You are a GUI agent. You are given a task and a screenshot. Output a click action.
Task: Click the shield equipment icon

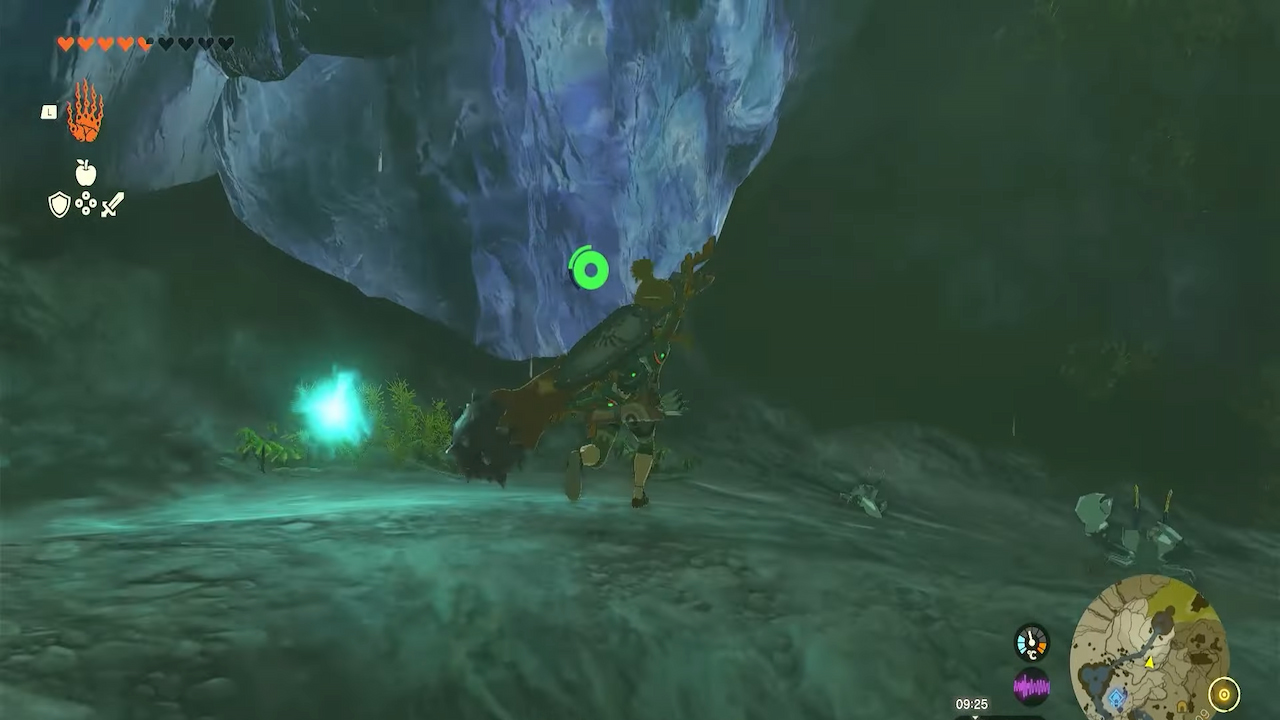[x=58, y=204]
